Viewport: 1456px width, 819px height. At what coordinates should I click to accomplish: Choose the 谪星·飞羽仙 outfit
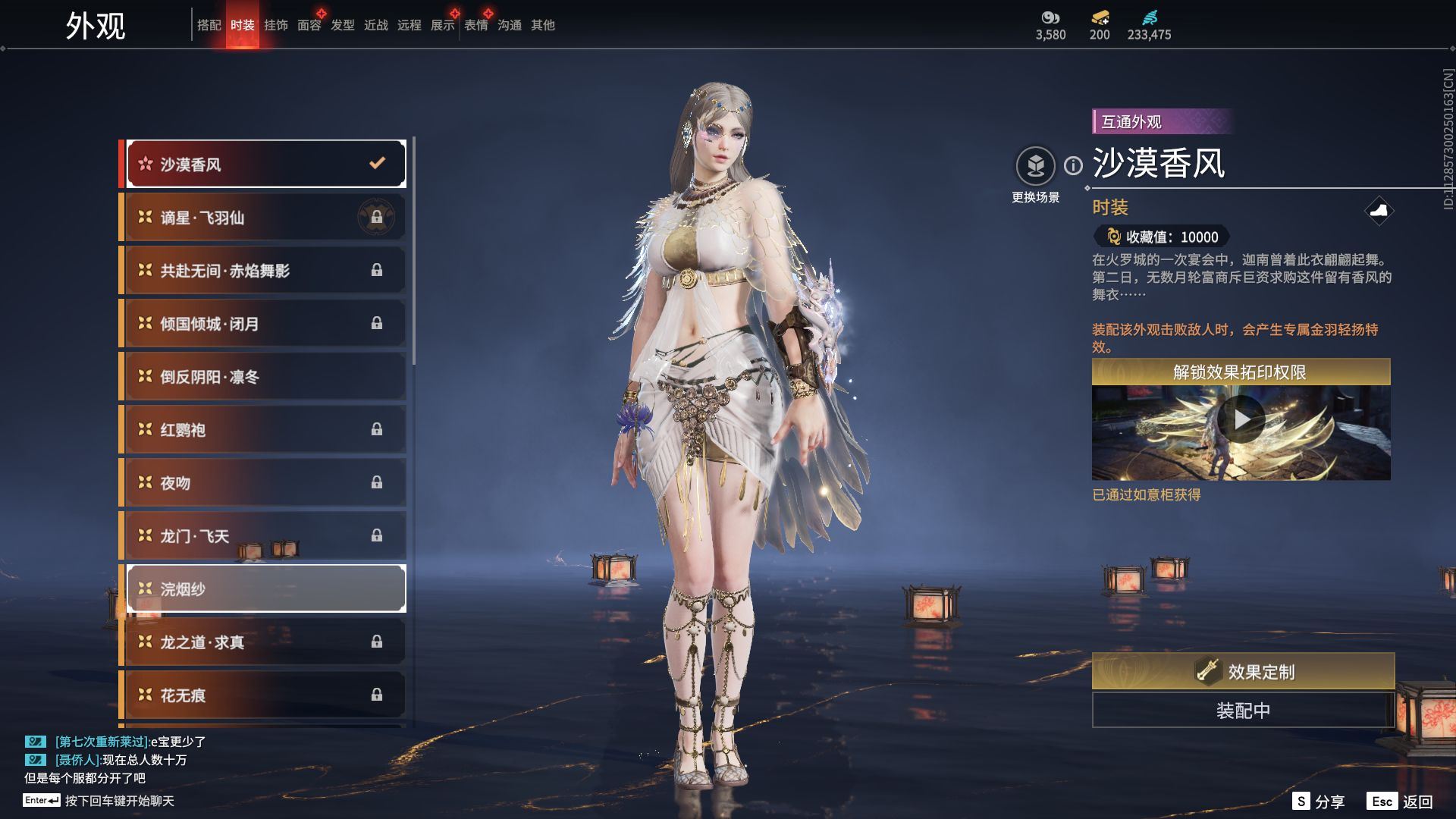click(265, 218)
